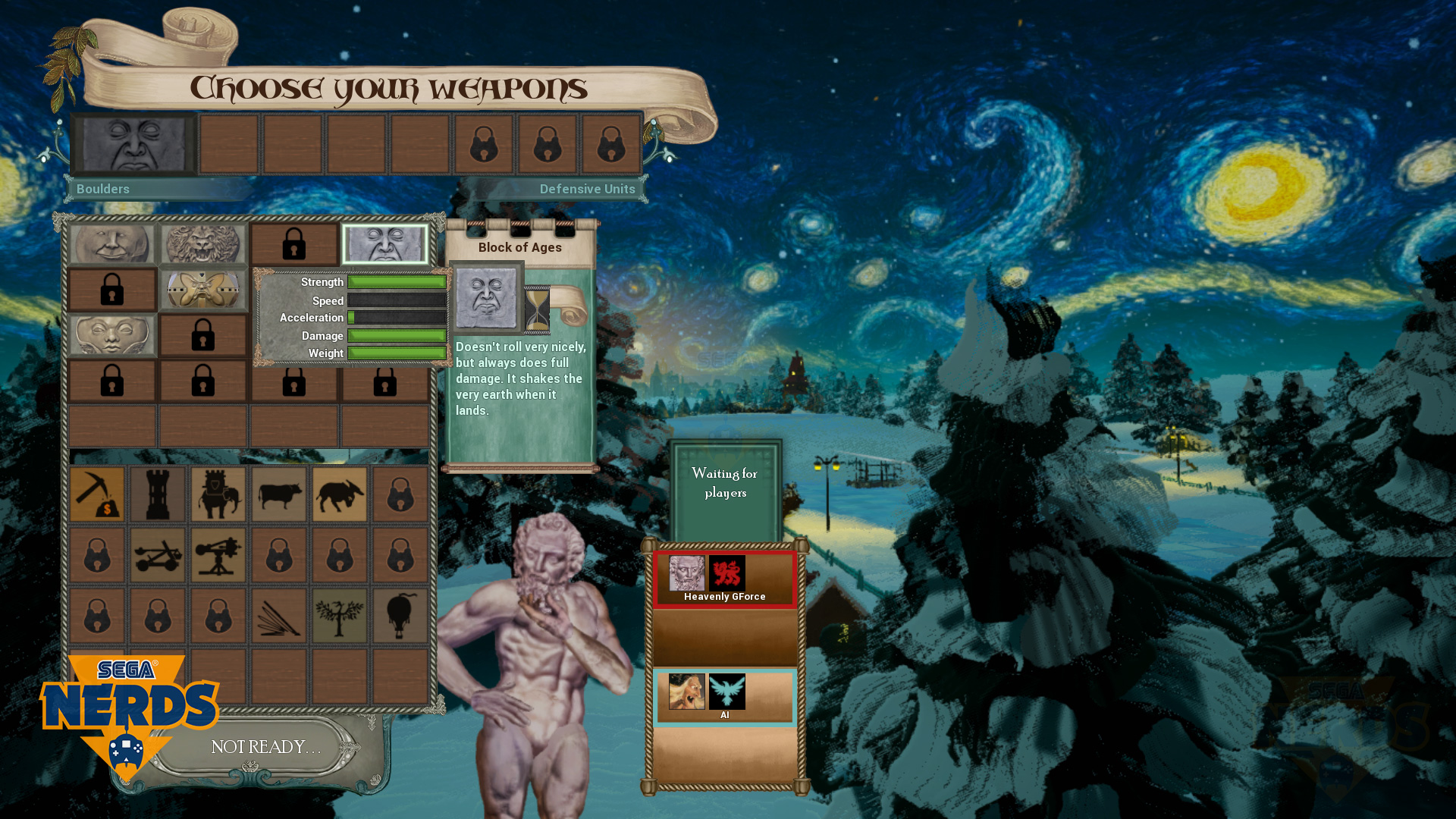Select the smiling face boulder
Screen dimensions: 1456x819
pyautogui.click(x=112, y=243)
